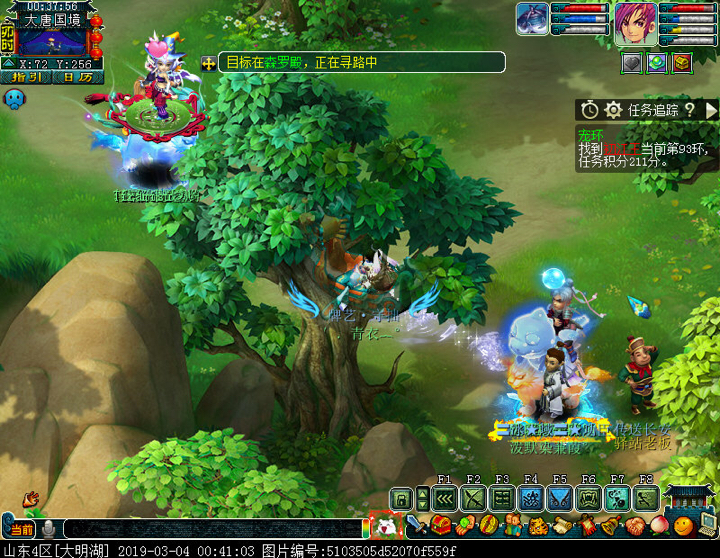The width and height of the screenshot is (720, 558).
Task: Click the quest tracker question mark help
Action: point(689,110)
